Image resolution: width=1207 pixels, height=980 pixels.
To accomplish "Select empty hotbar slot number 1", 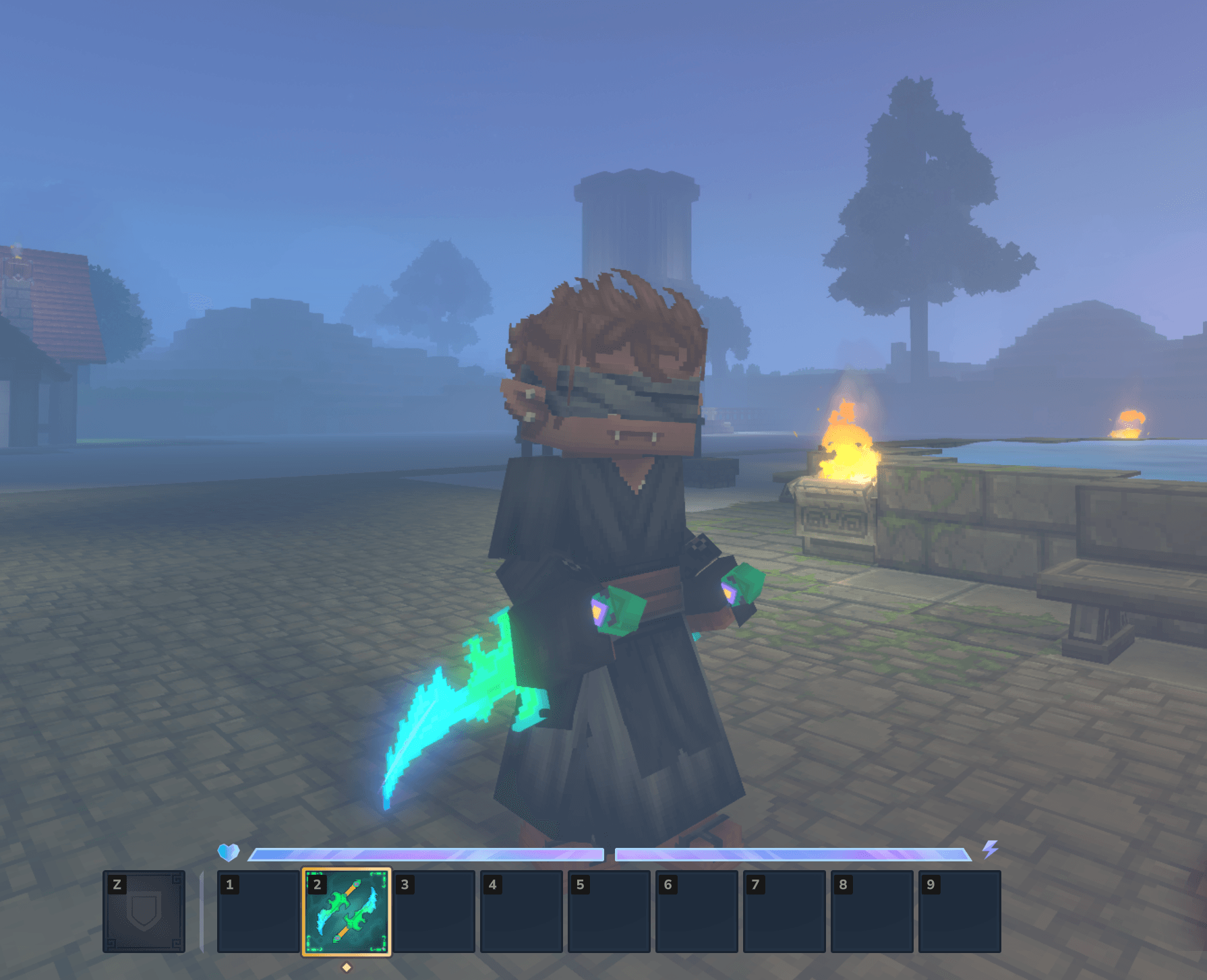I will [258, 911].
